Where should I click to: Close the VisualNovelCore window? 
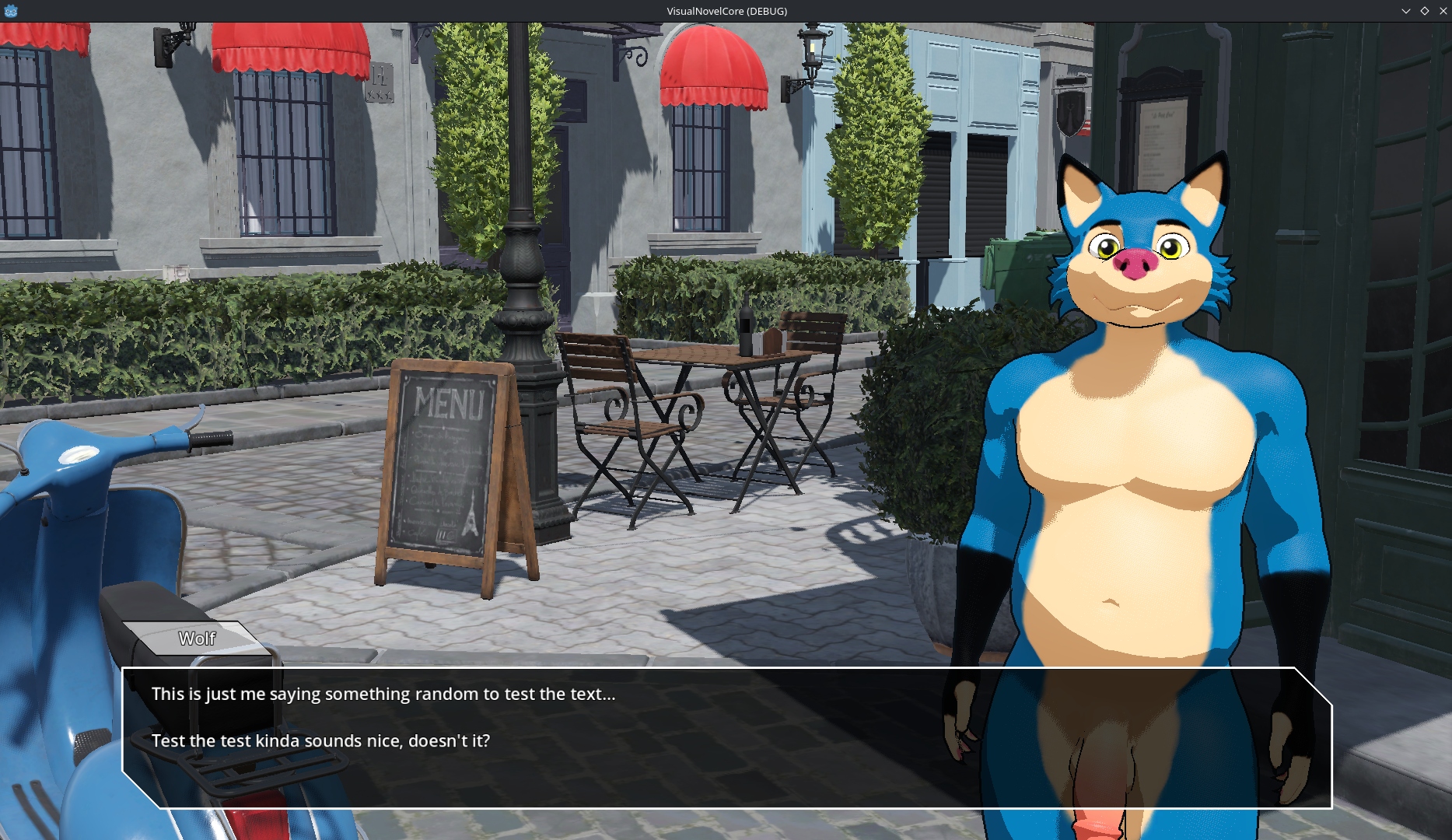click(1443, 11)
